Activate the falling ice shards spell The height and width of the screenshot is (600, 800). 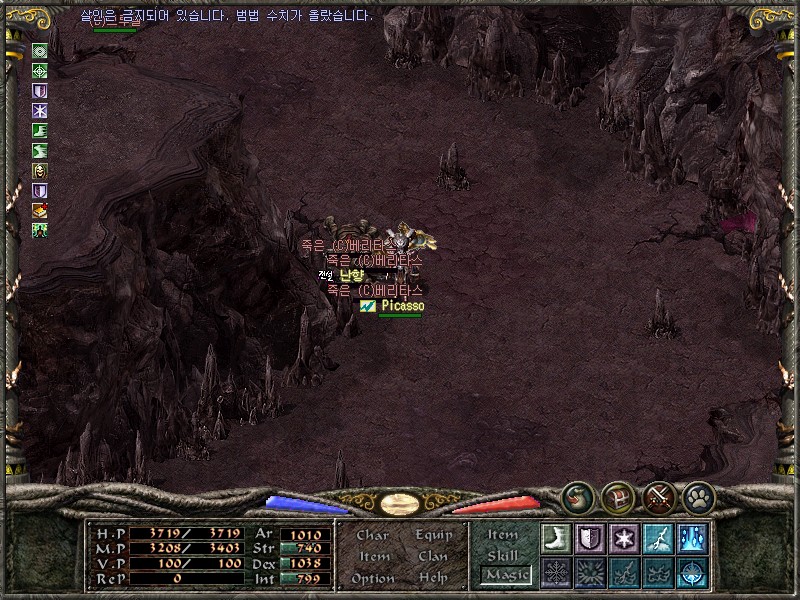692,538
